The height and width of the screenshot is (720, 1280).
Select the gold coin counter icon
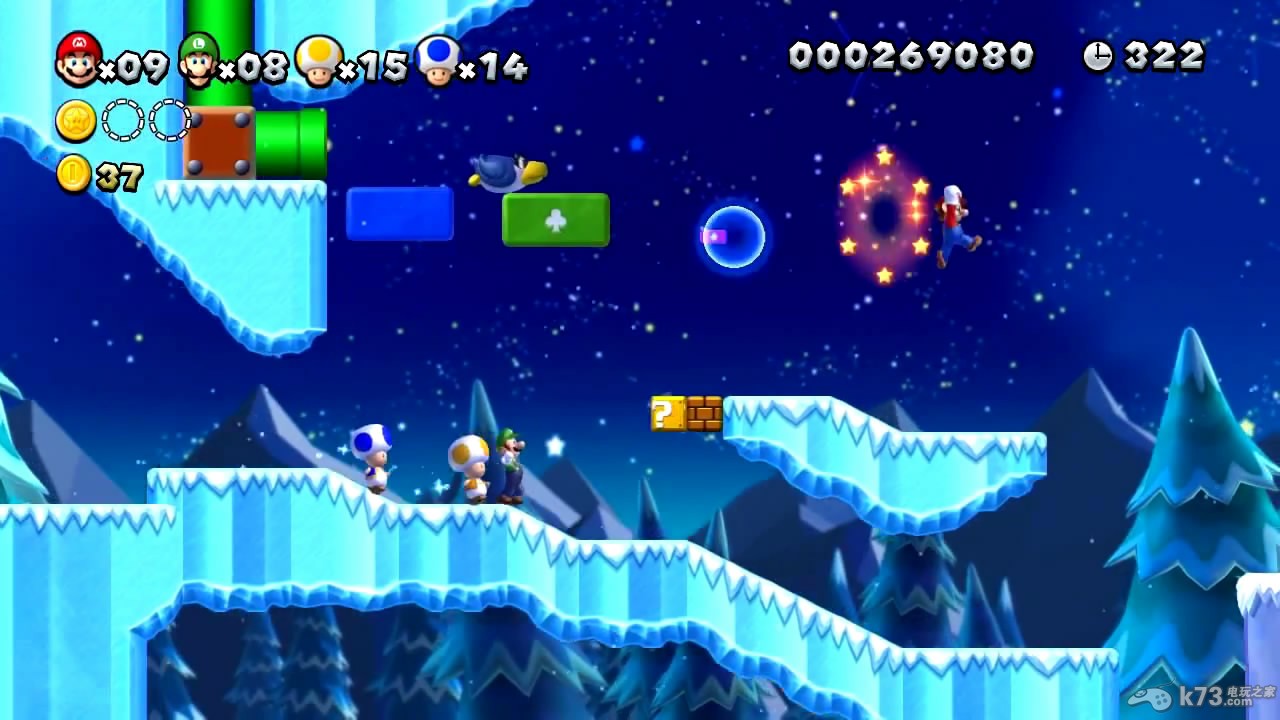coord(73,174)
